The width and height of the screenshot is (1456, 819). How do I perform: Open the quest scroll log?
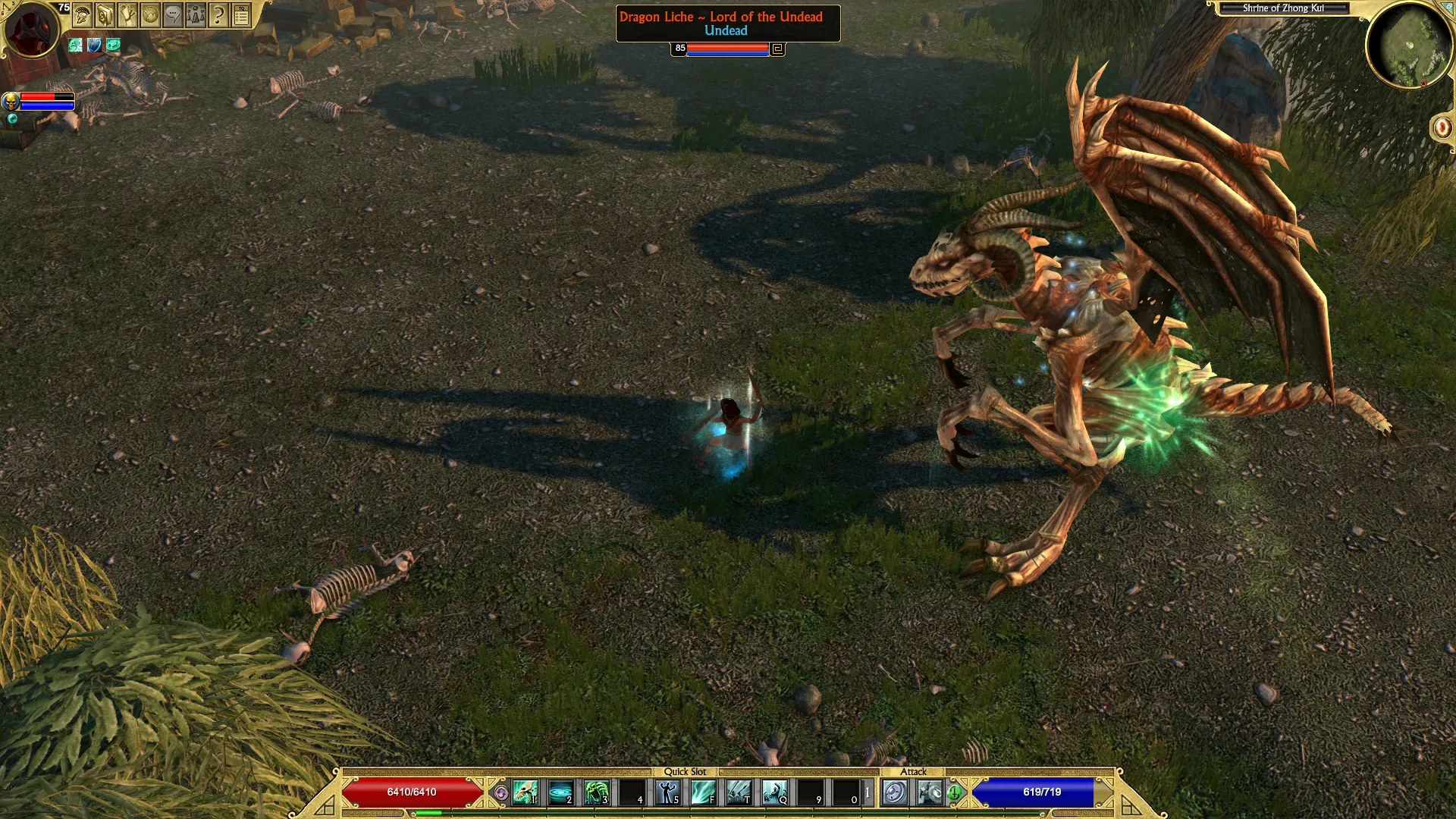128,15
